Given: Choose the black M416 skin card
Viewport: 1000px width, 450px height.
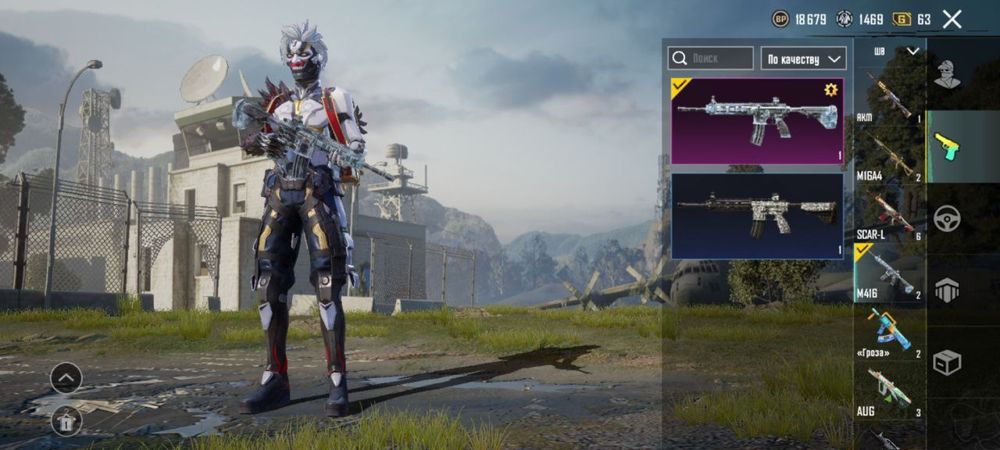Looking at the screenshot, I should pyautogui.click(x=756, y=215).
